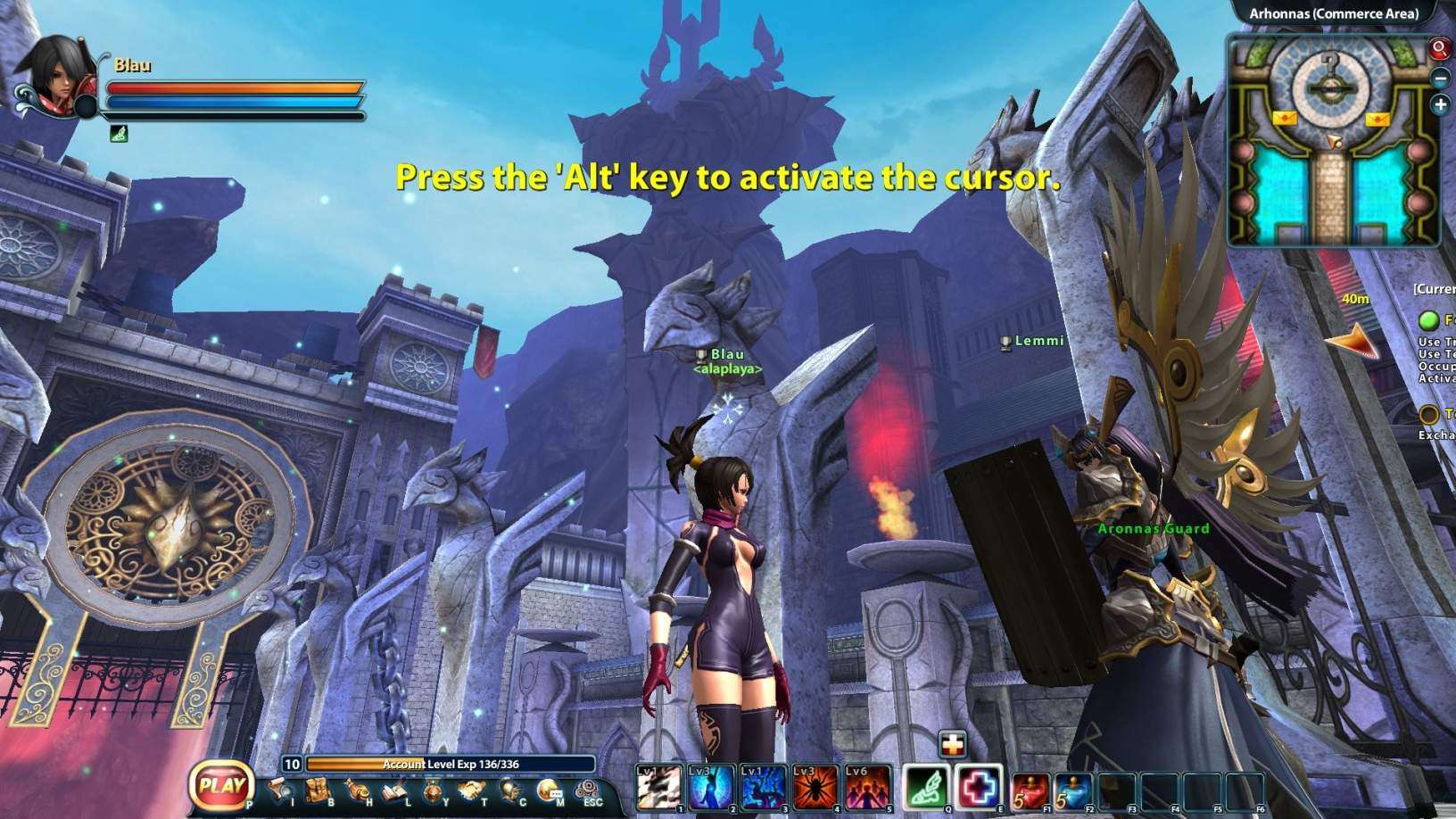Screen dimensions: 1456x819
Task: Open the book and quill journal
Action: click(x=396, y=790)
